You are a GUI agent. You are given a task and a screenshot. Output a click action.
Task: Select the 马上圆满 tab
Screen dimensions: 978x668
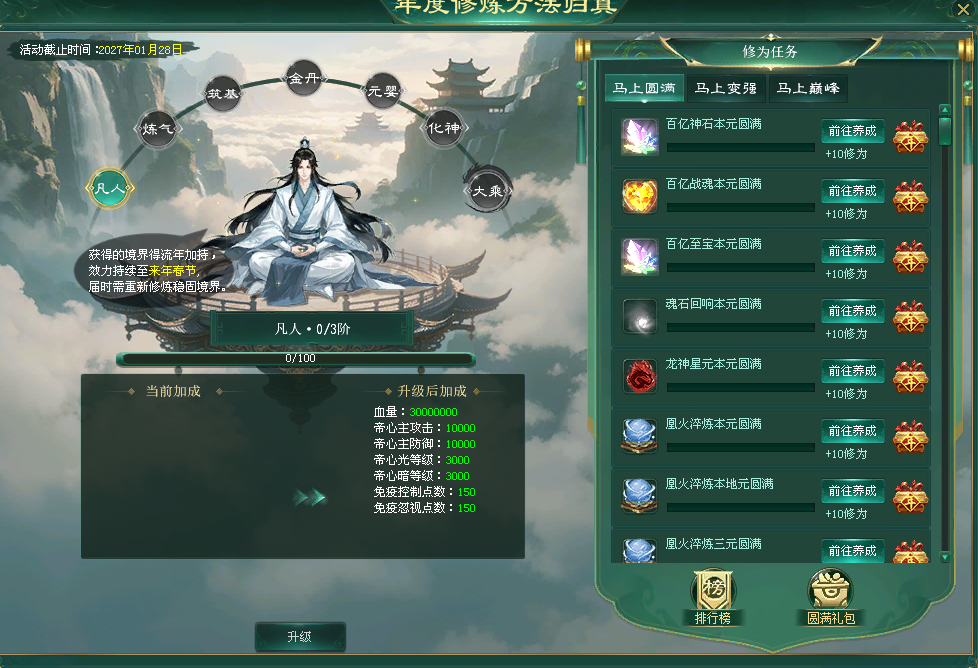[644, 89]
